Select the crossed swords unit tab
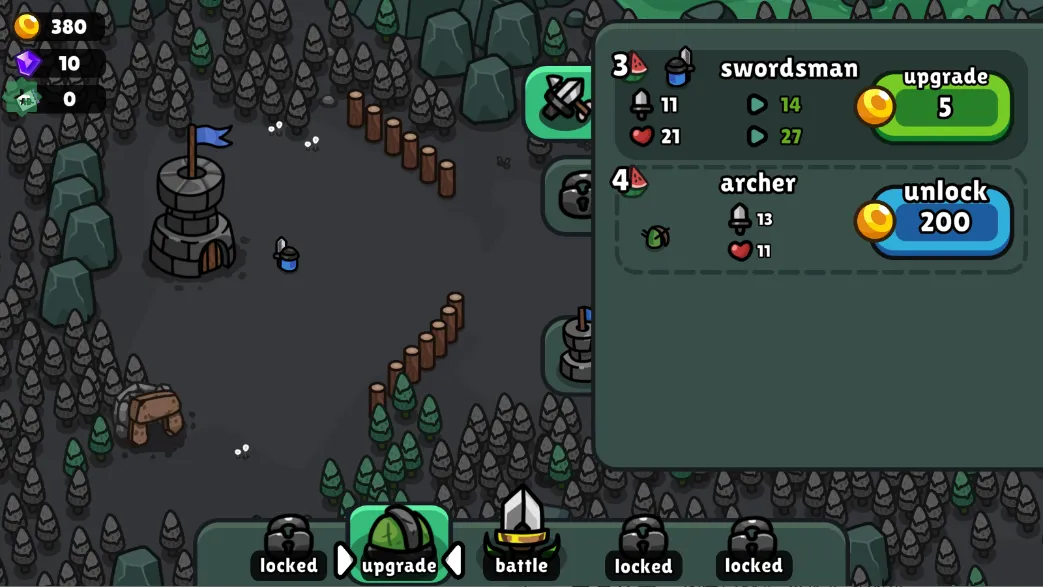This screenshot has height=587, width=1043. [x=564, y=100]
